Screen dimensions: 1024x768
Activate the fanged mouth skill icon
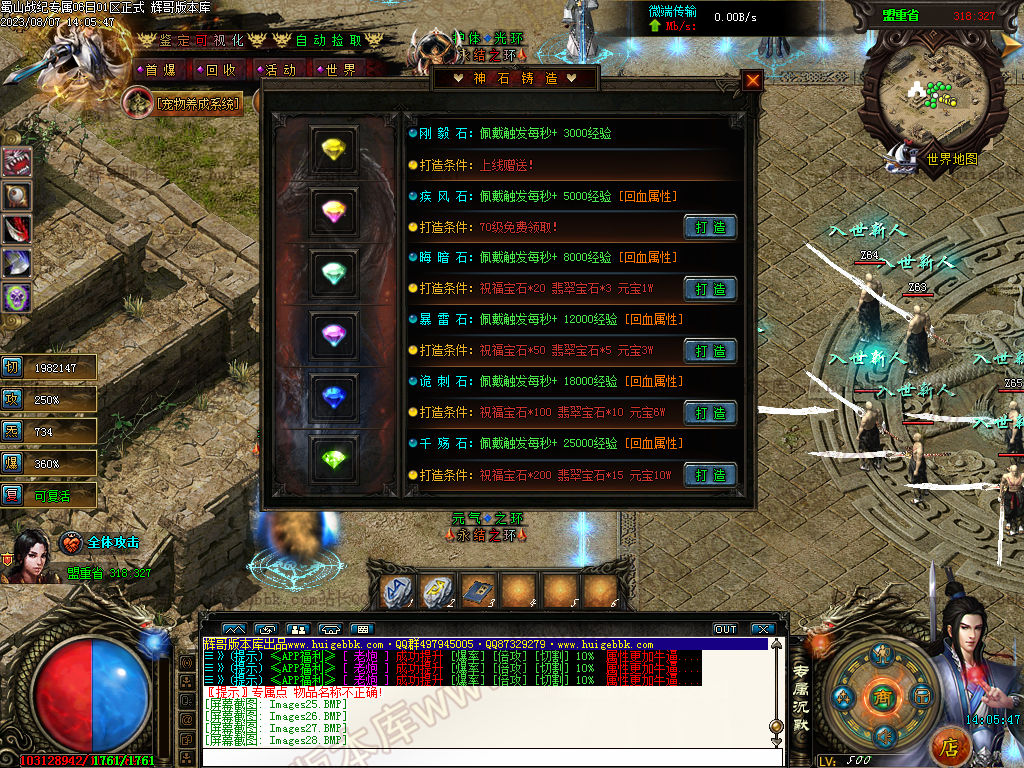click(x=16, y=162)
